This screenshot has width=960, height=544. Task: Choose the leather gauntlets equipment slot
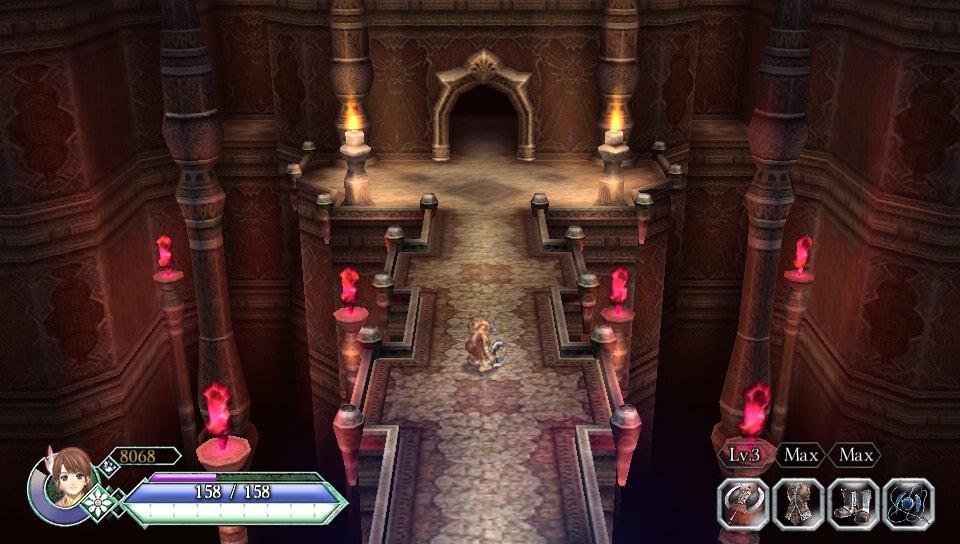[x=799, y=503]
